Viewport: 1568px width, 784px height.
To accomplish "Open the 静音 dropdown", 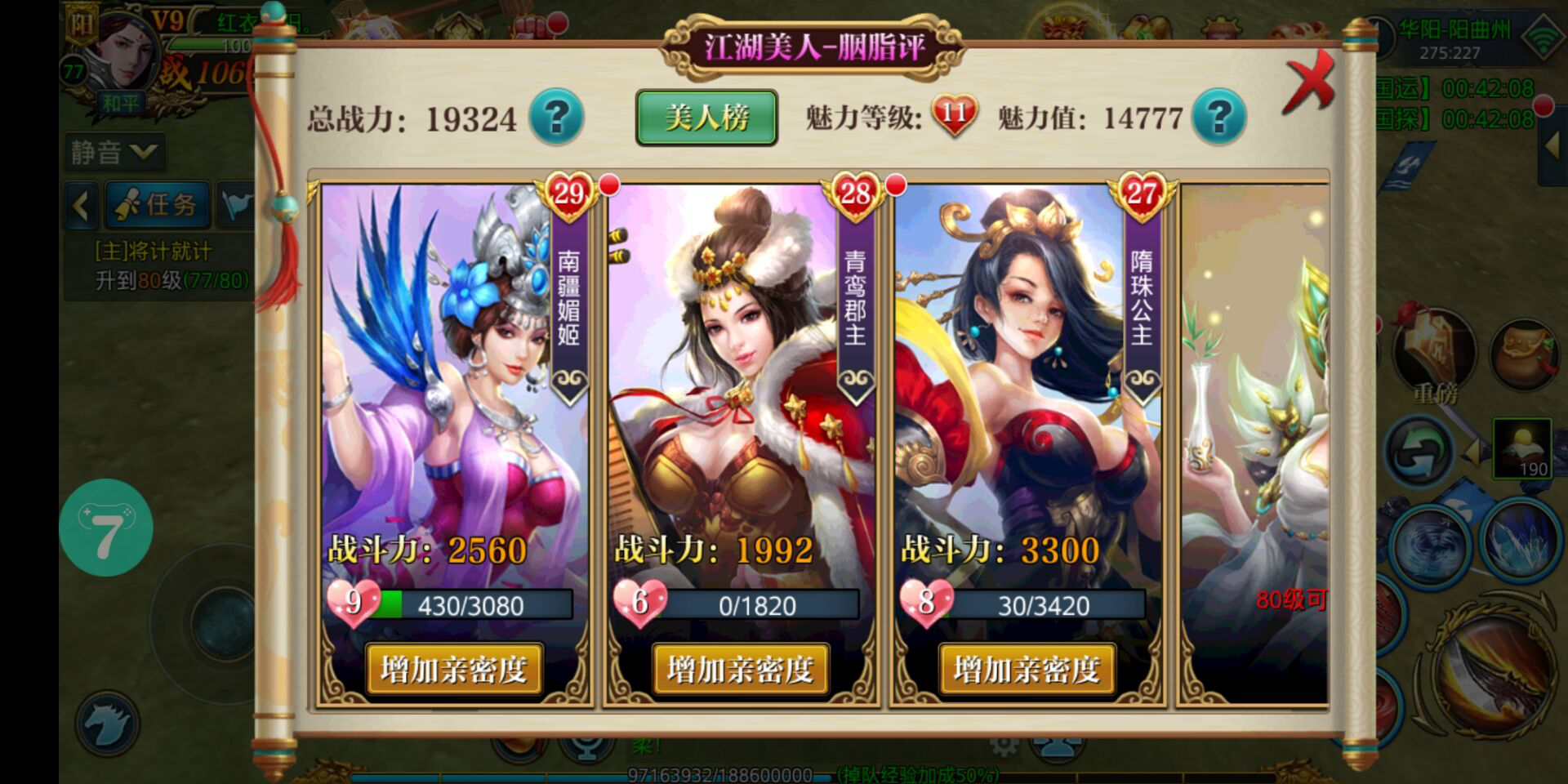I will [114, 152].
